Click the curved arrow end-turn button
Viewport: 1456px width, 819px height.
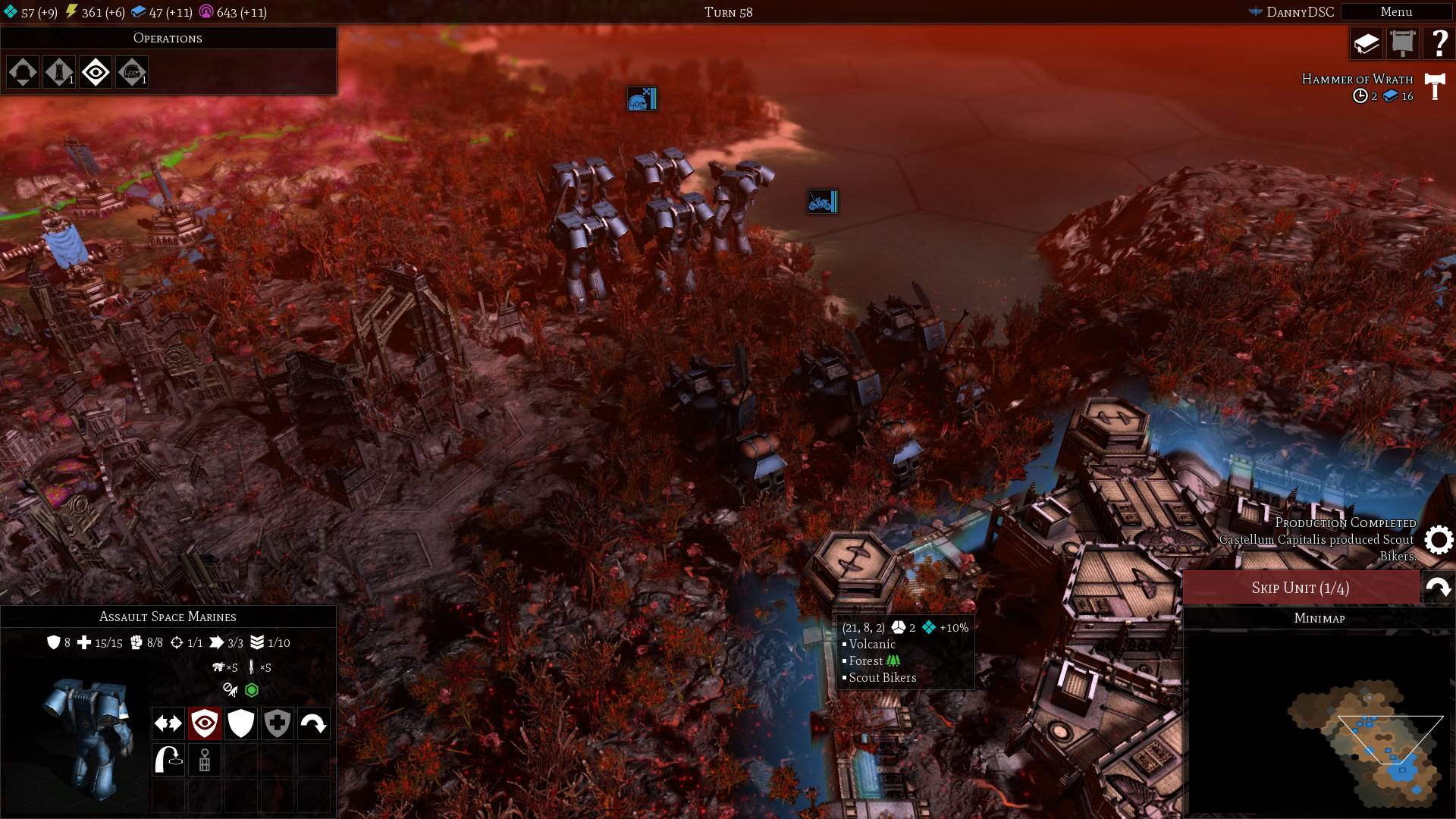(x=1438, y=588)
